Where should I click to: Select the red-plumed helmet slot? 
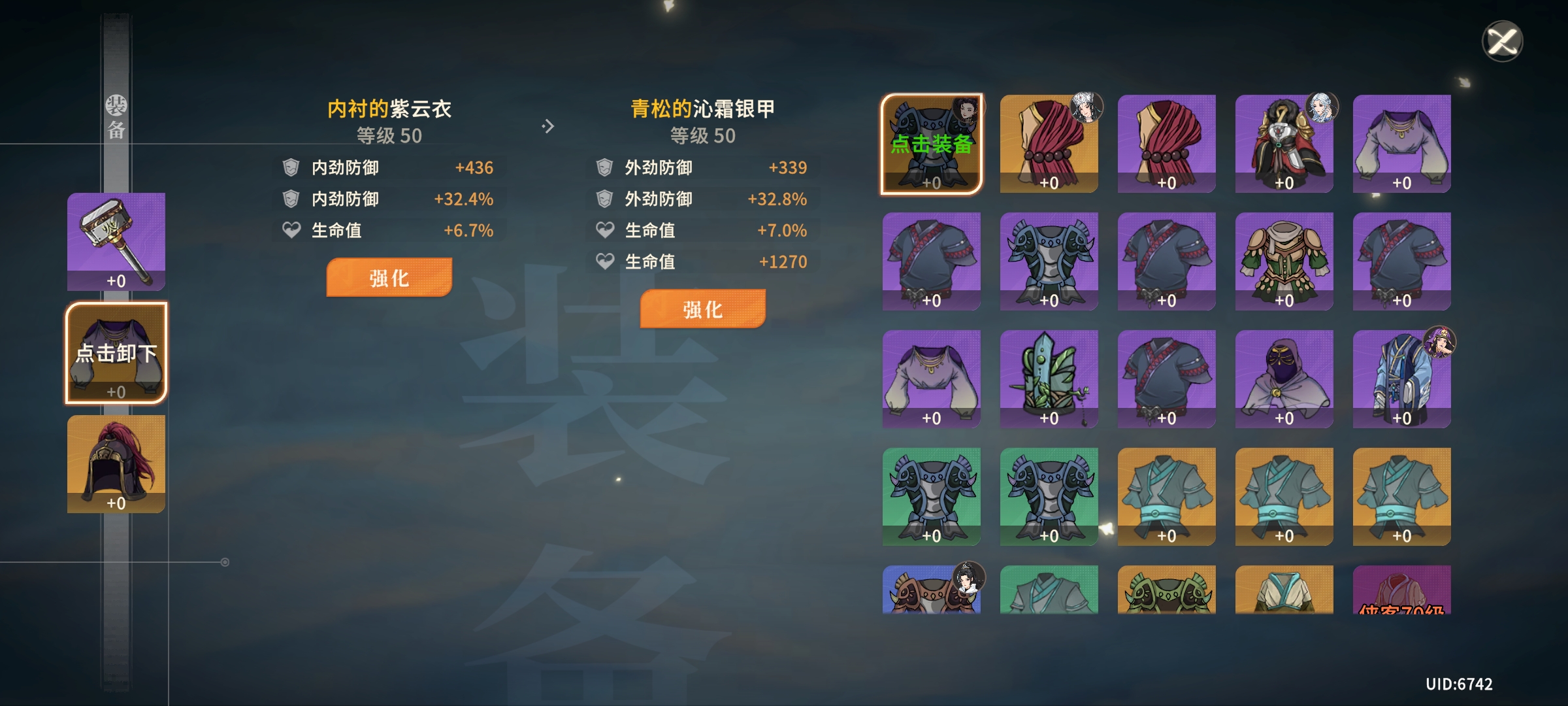[x=116, y=463]
